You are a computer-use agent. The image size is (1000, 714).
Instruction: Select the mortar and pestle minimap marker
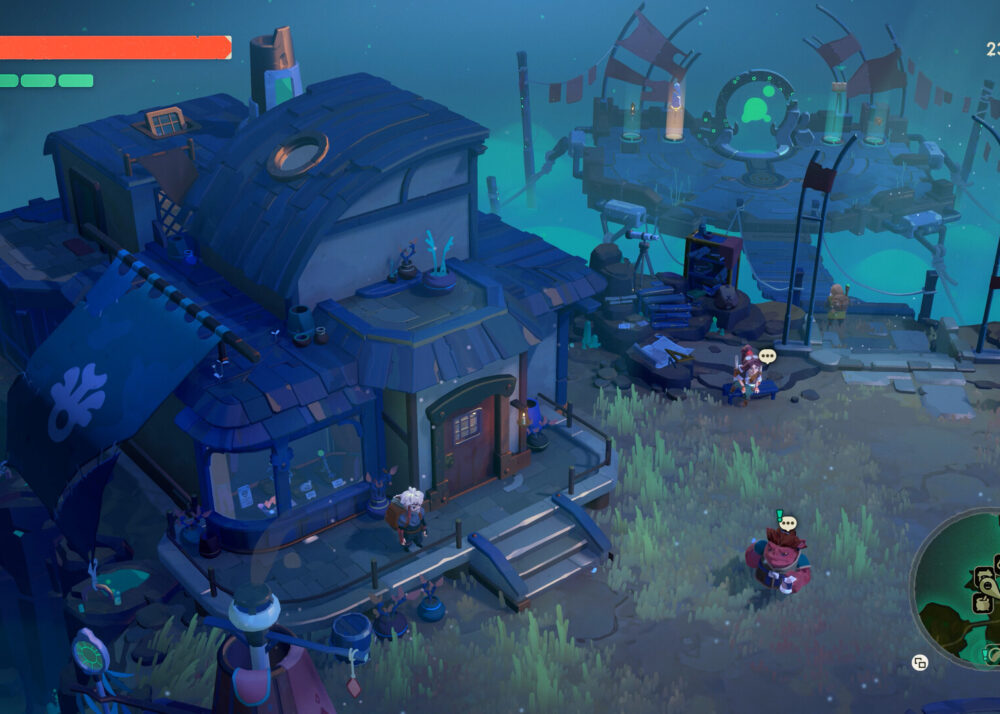point(982,603)
